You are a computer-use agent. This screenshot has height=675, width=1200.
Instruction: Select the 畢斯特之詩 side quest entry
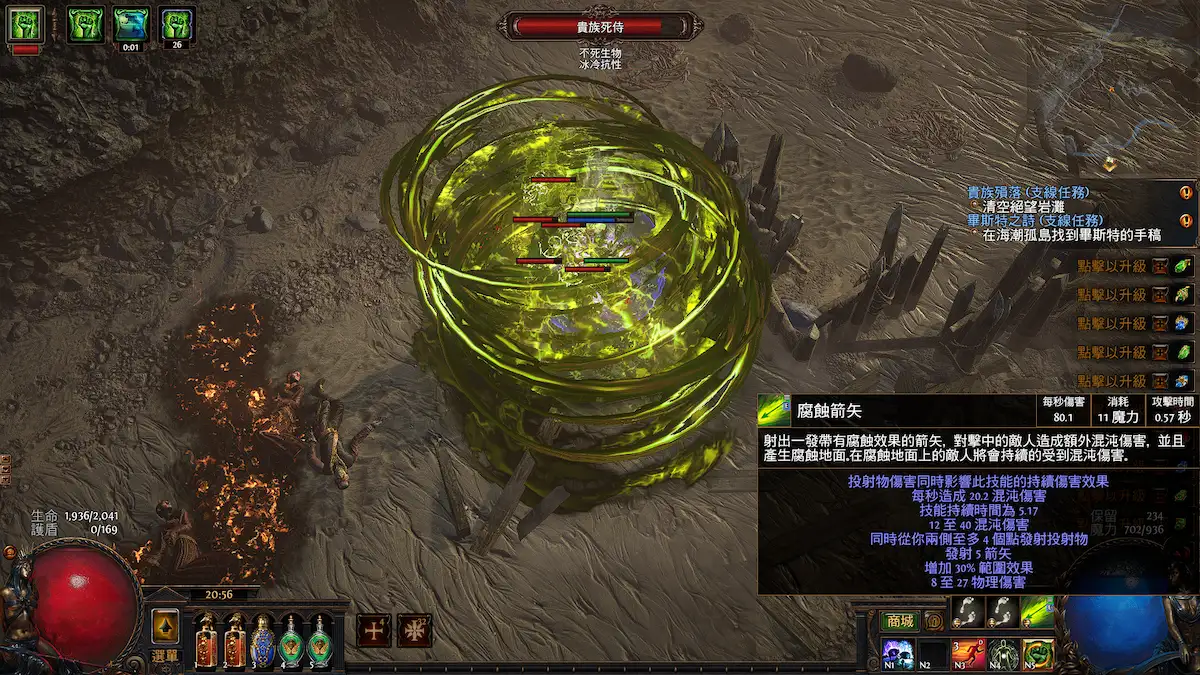click(1028, 220)
